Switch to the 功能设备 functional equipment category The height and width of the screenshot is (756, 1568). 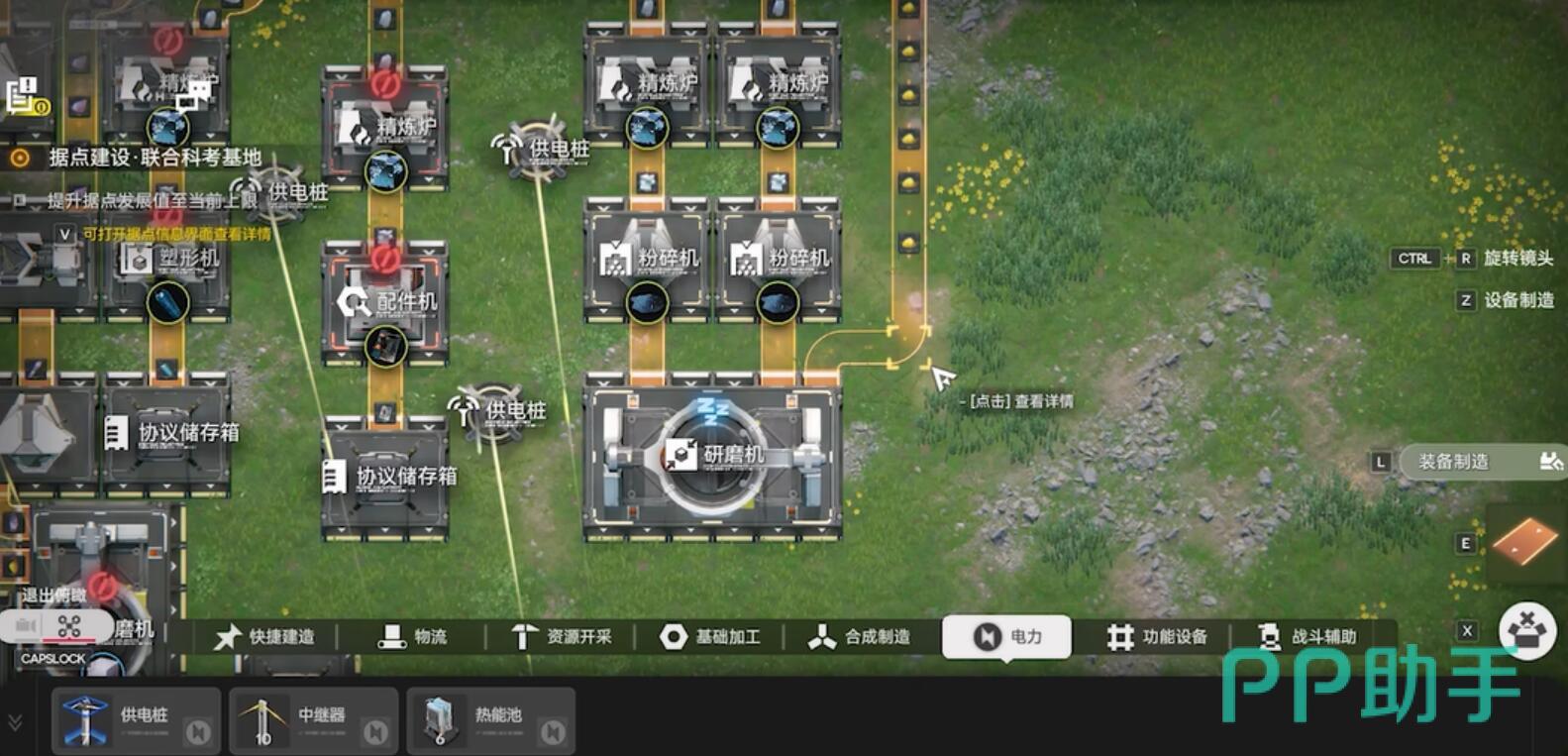tap(1157, 636)
